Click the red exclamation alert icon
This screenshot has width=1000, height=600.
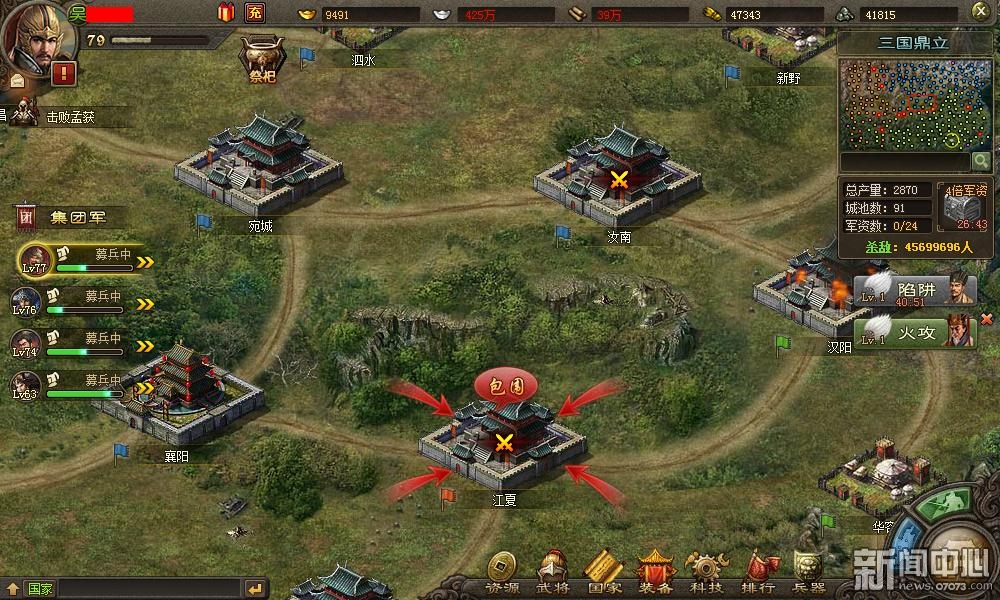click(66, 72)
